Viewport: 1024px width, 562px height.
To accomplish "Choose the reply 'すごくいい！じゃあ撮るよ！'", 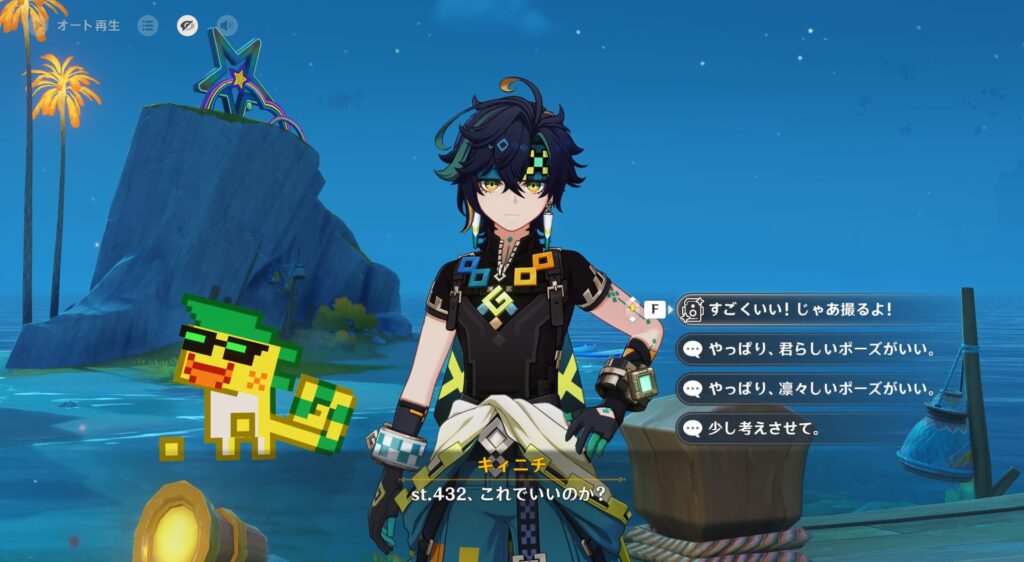I will tap(800, 310).
